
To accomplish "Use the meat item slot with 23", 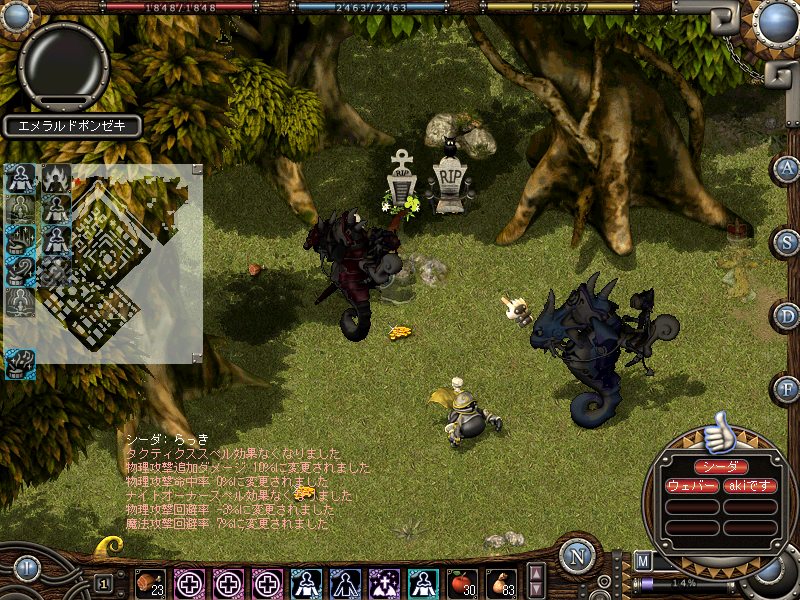I will click(x=150, y=583).
